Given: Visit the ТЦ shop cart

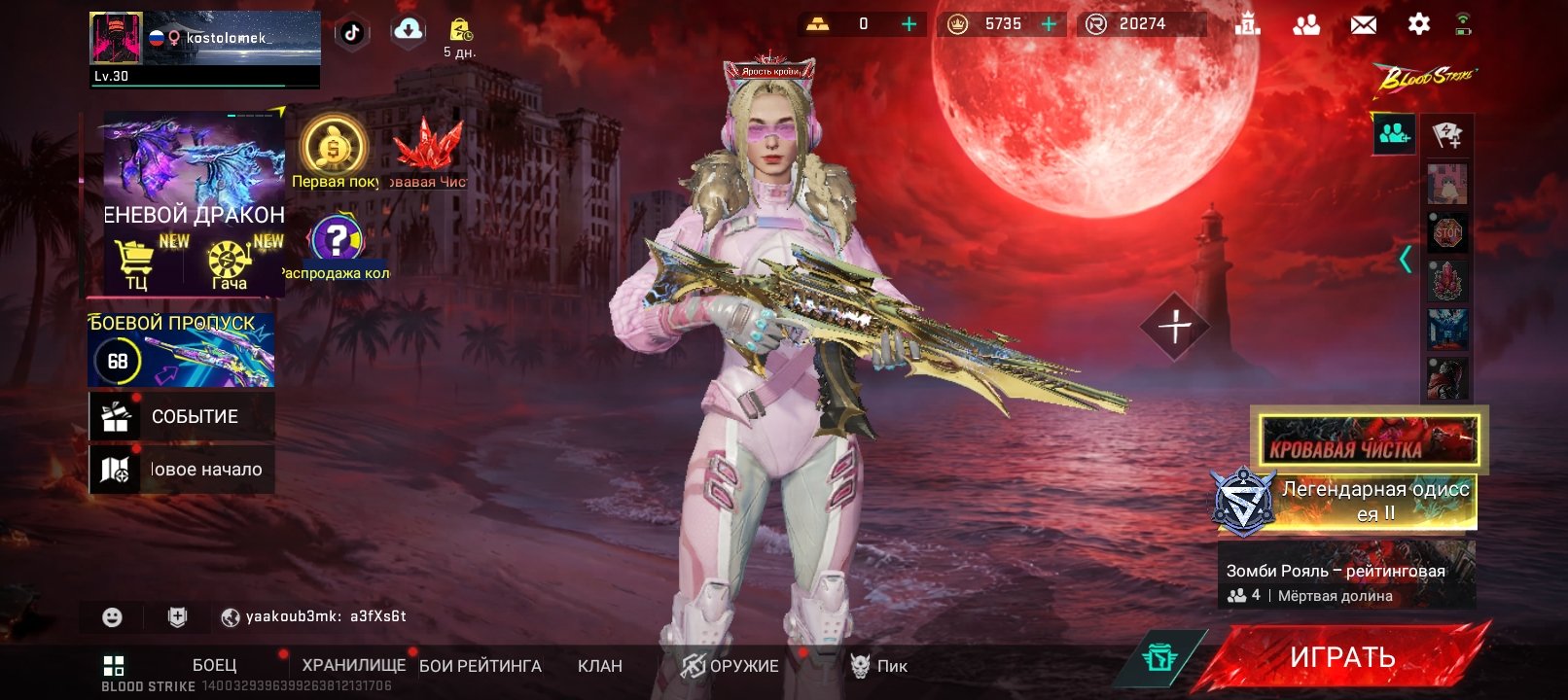Looking at the screenshot, I should point(136,263).
